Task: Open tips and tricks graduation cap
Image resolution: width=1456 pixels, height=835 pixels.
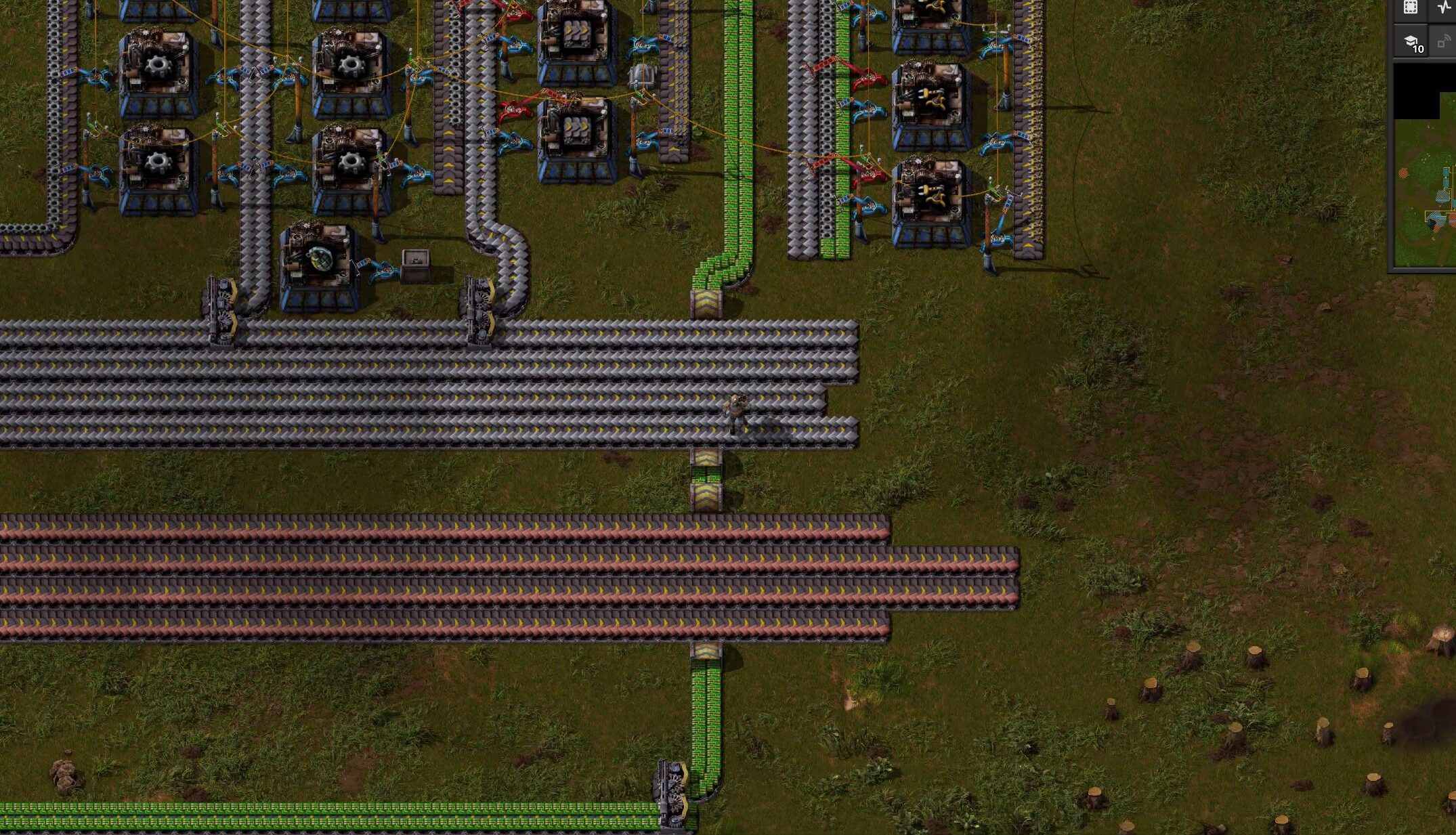Action: click(x=1411, y=42)
